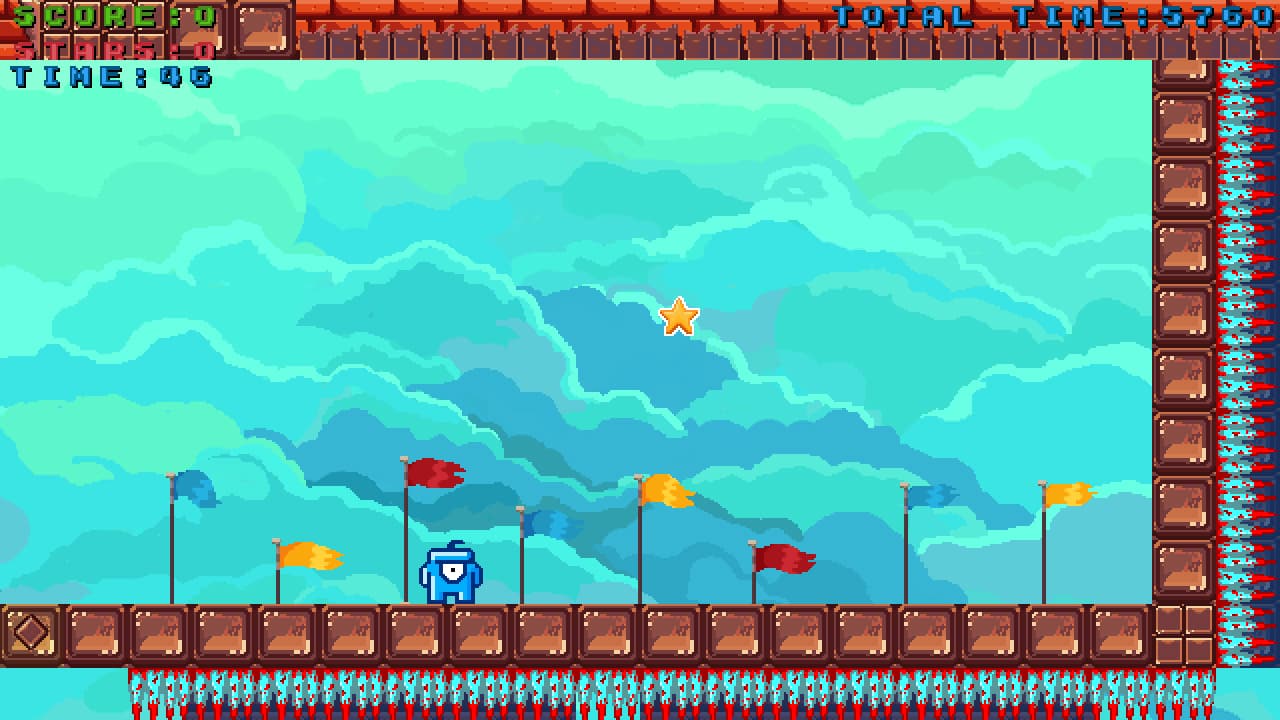Click the red flag right of center
The width and height of the screenshot is (1280, 720).
pyautogui.click(x=780, y=558)
